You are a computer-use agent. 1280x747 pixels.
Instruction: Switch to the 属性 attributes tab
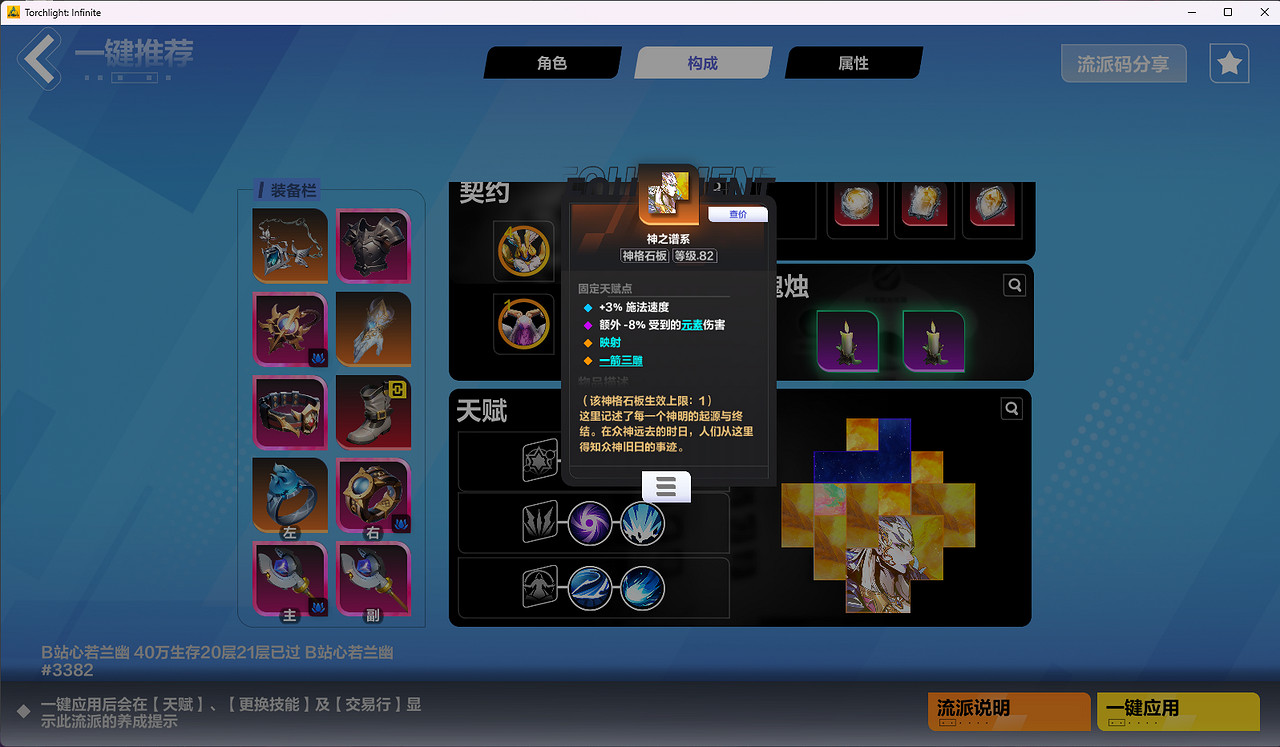click(x=855, y=62)
